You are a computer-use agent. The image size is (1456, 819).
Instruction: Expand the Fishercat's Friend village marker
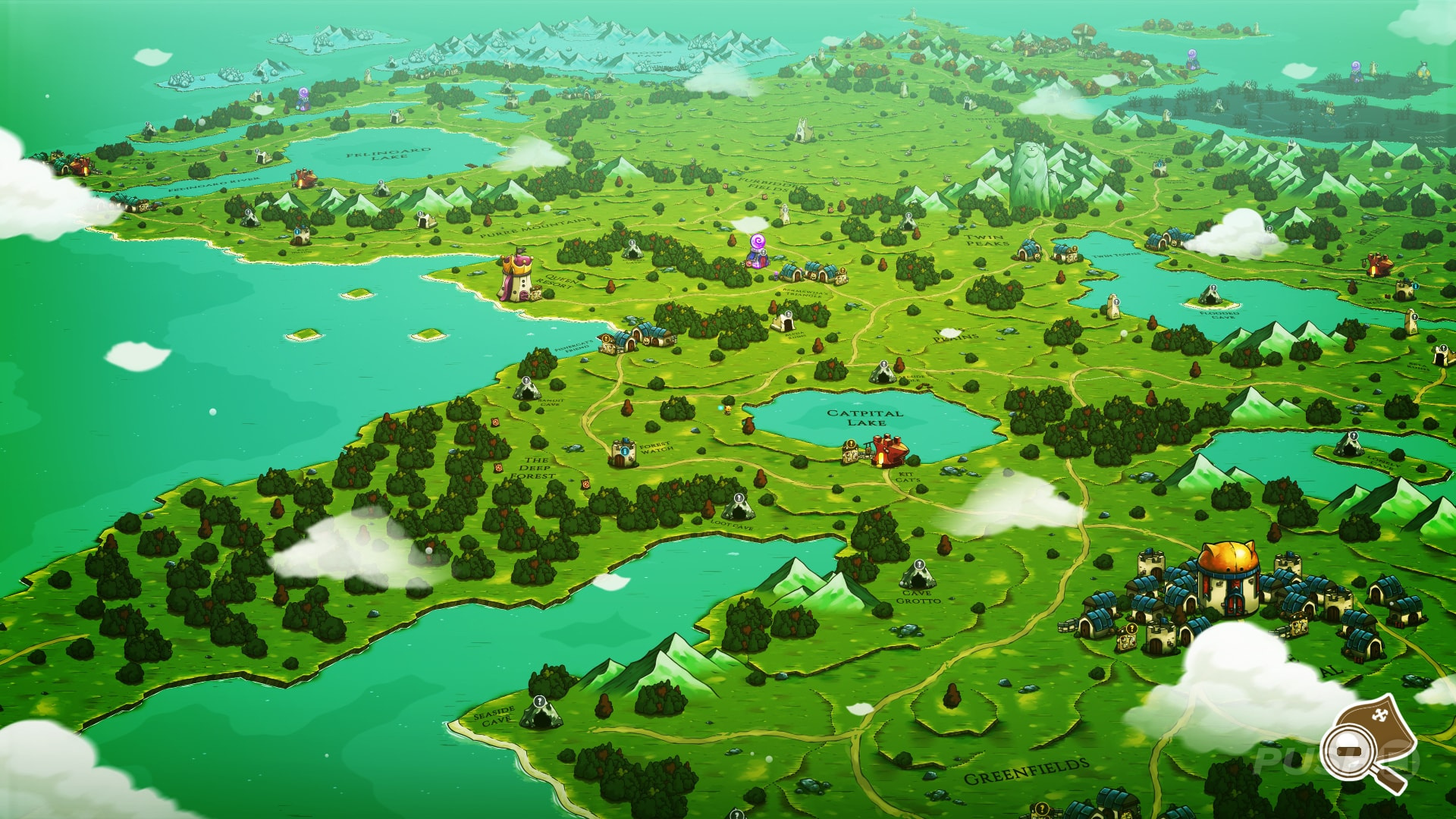[x=604, y=339]
